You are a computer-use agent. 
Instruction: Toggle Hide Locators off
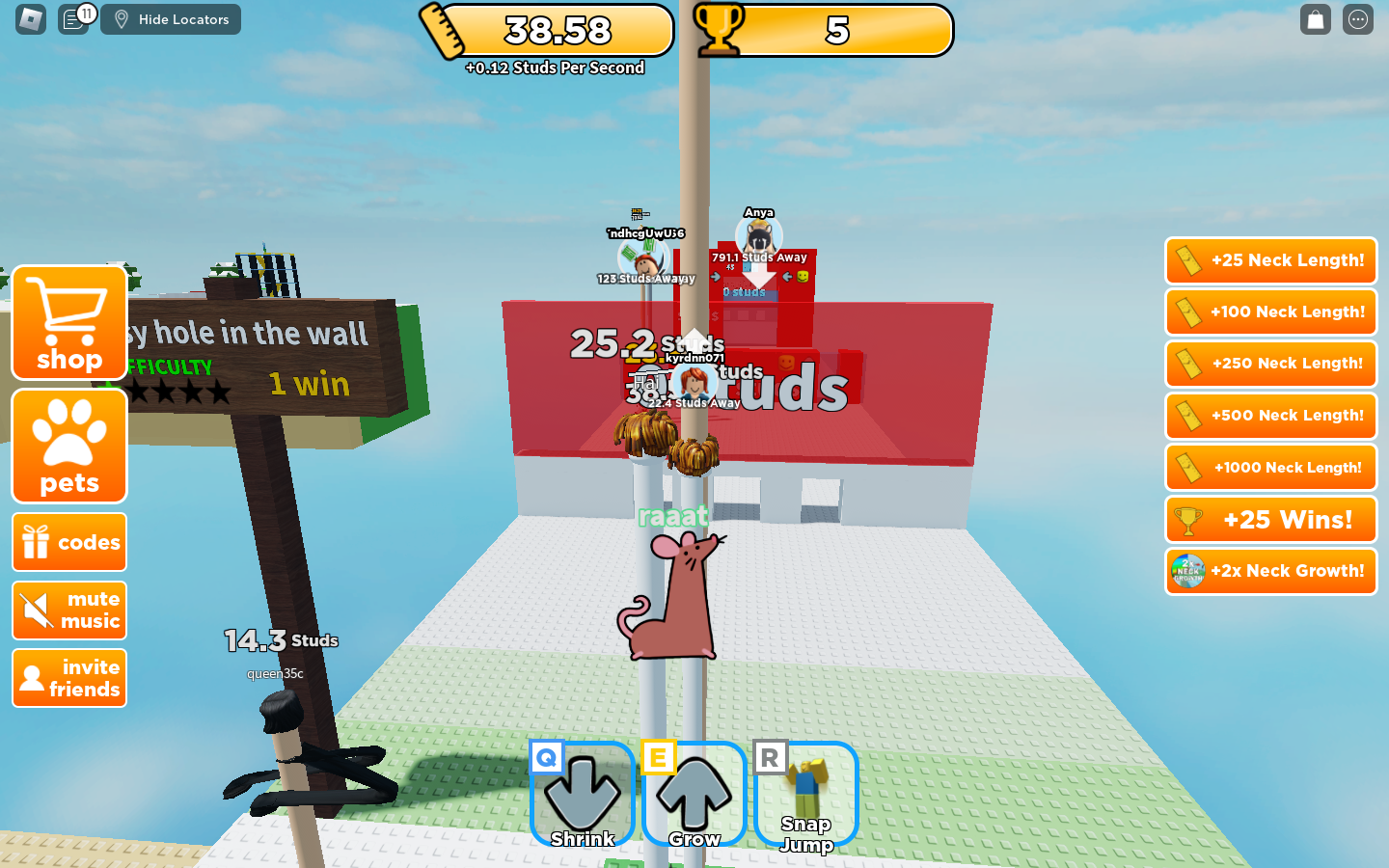click(x=171, y=19)
